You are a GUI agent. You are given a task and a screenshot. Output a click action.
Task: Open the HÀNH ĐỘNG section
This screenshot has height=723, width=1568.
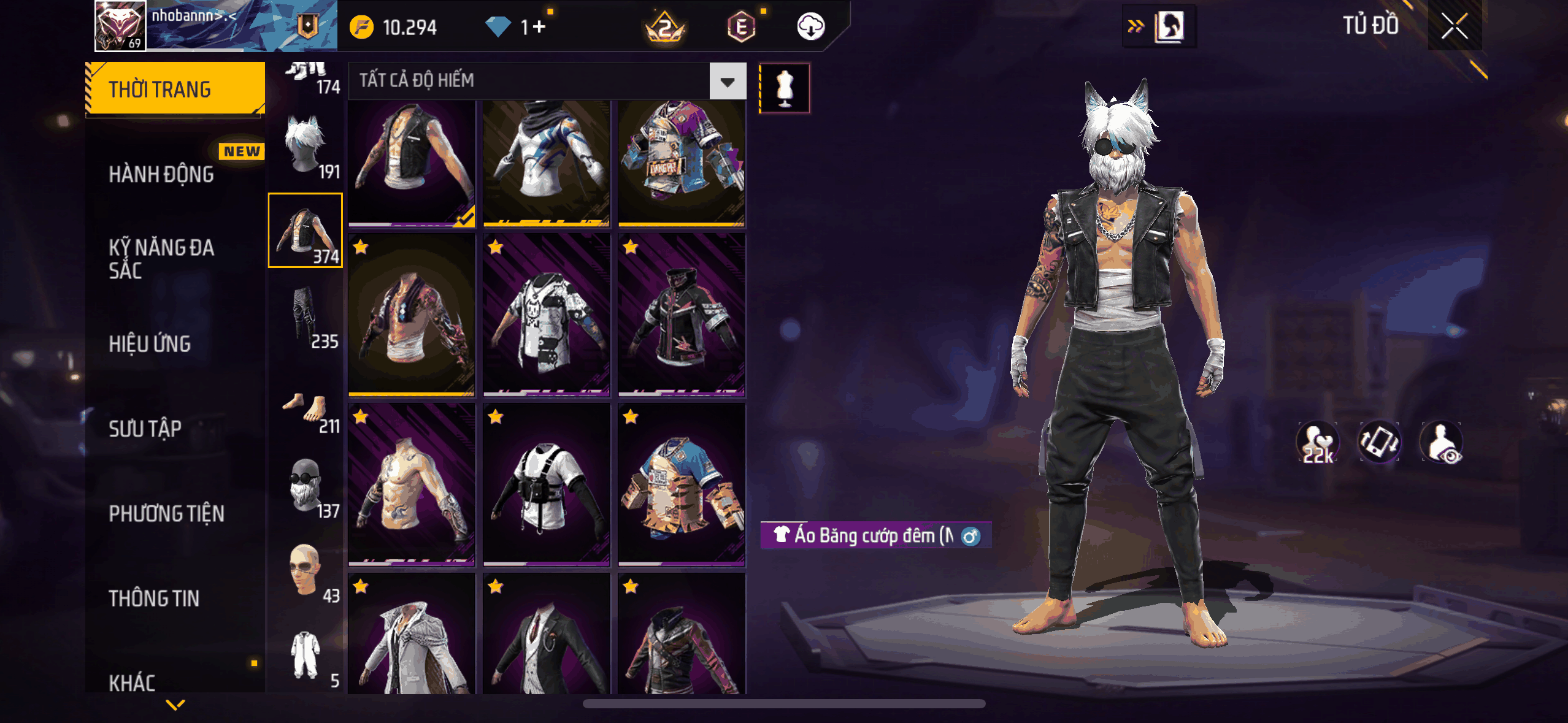click(x=161, y=174)
